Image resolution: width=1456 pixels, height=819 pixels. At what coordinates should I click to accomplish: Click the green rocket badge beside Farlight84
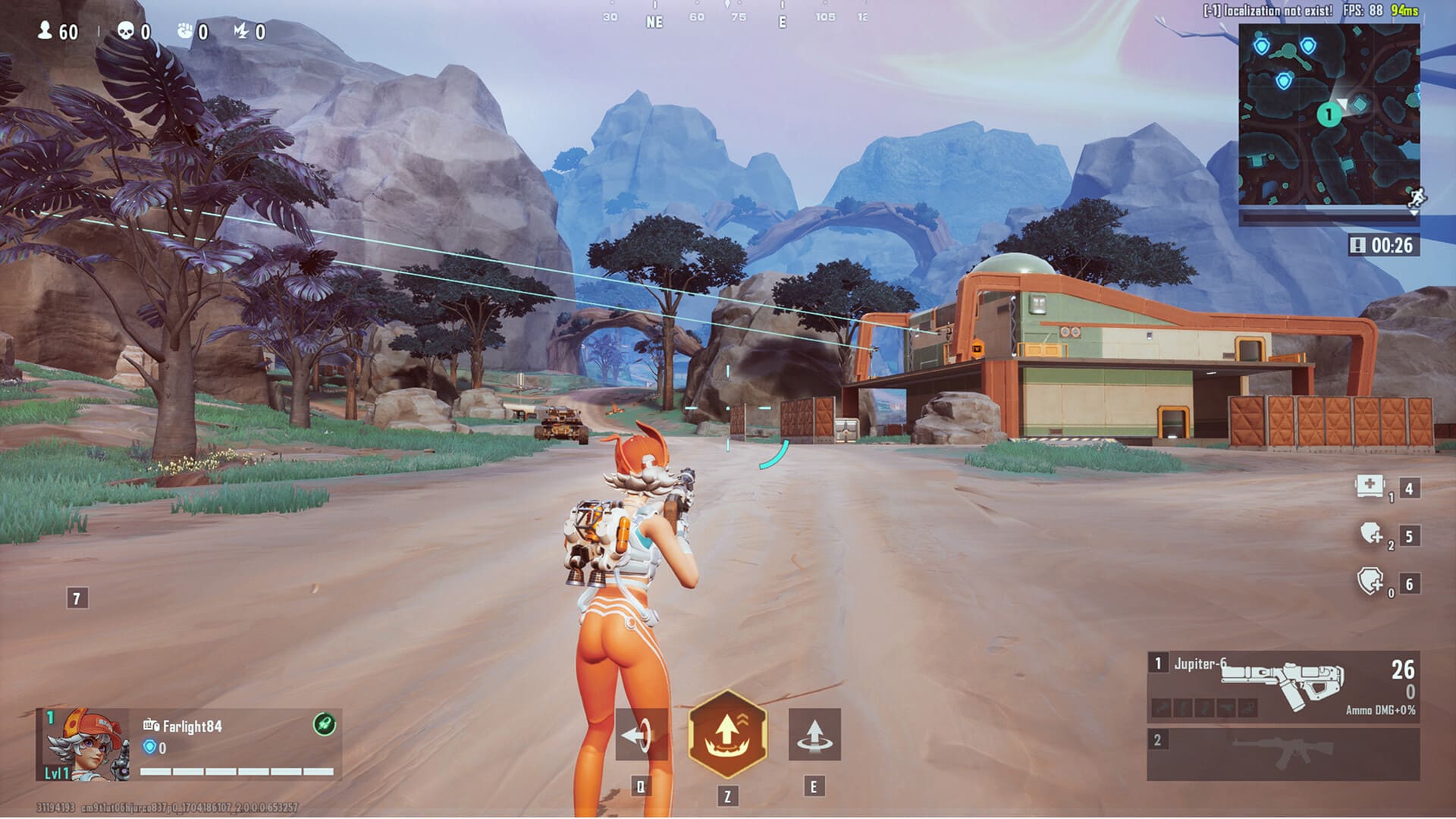325,724
